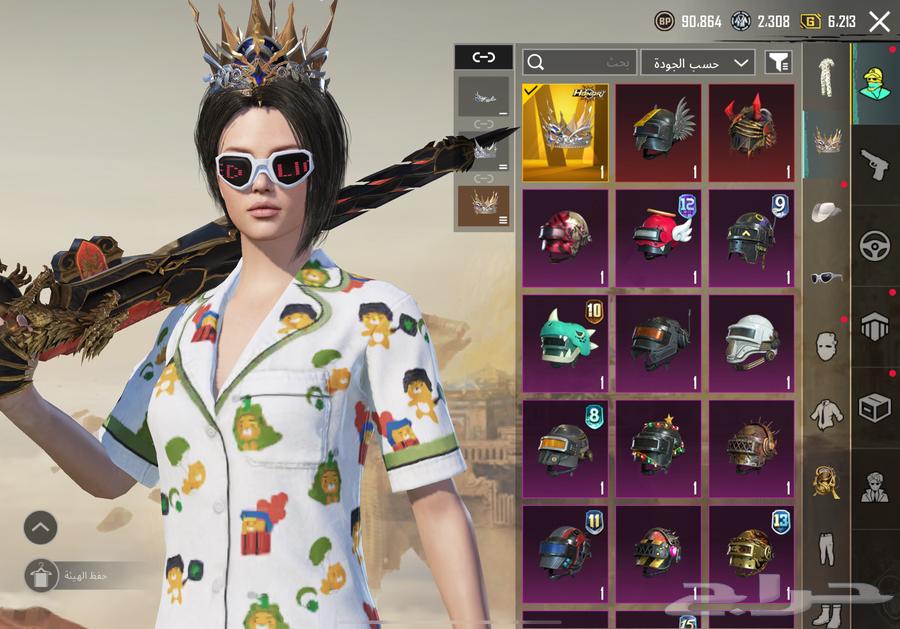This screenshot has height=629, width=900.
Task: Open the face mask category tab
Action: pos(826,346)
